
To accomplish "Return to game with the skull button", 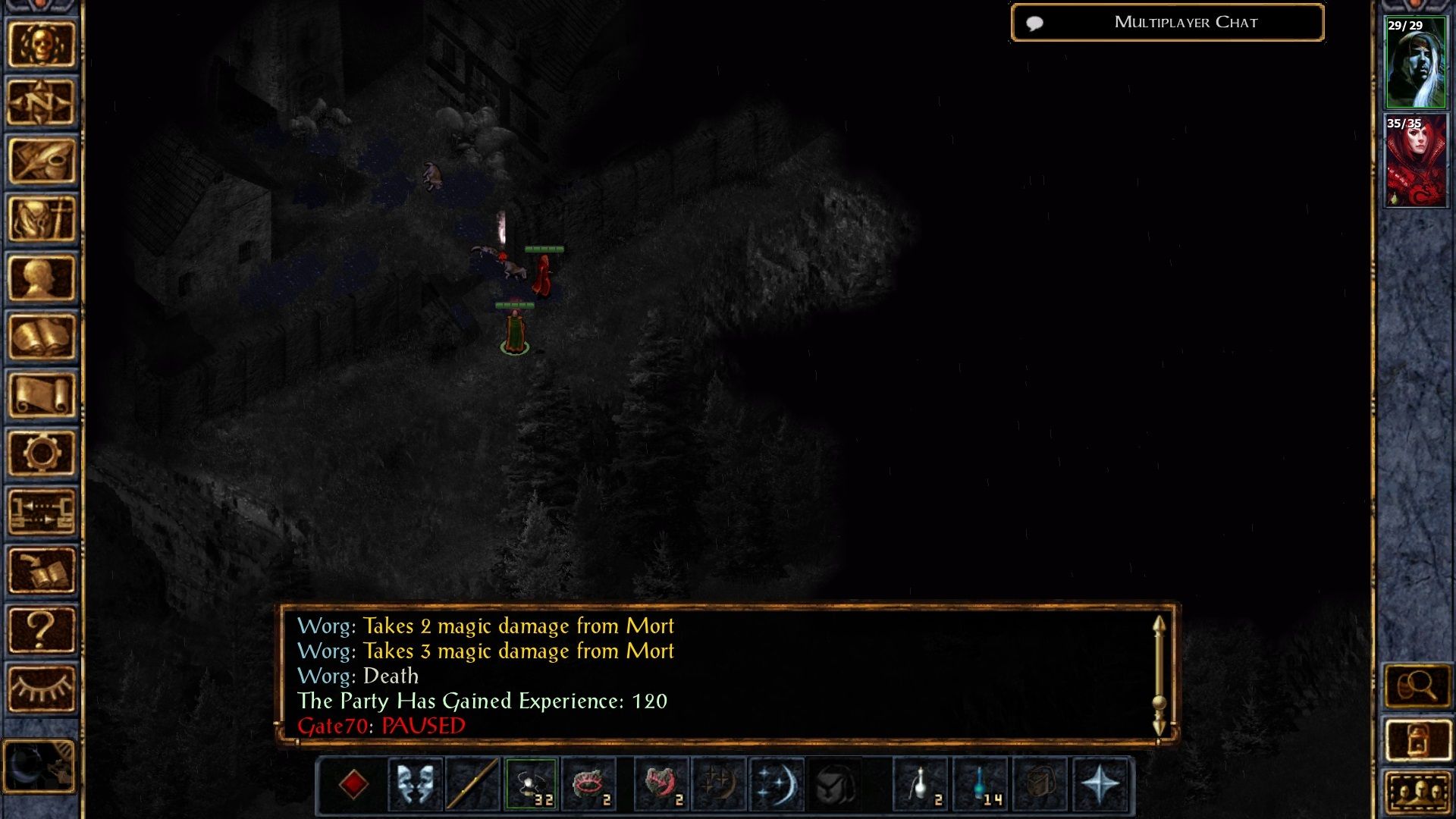I will (x=42, y=44).
